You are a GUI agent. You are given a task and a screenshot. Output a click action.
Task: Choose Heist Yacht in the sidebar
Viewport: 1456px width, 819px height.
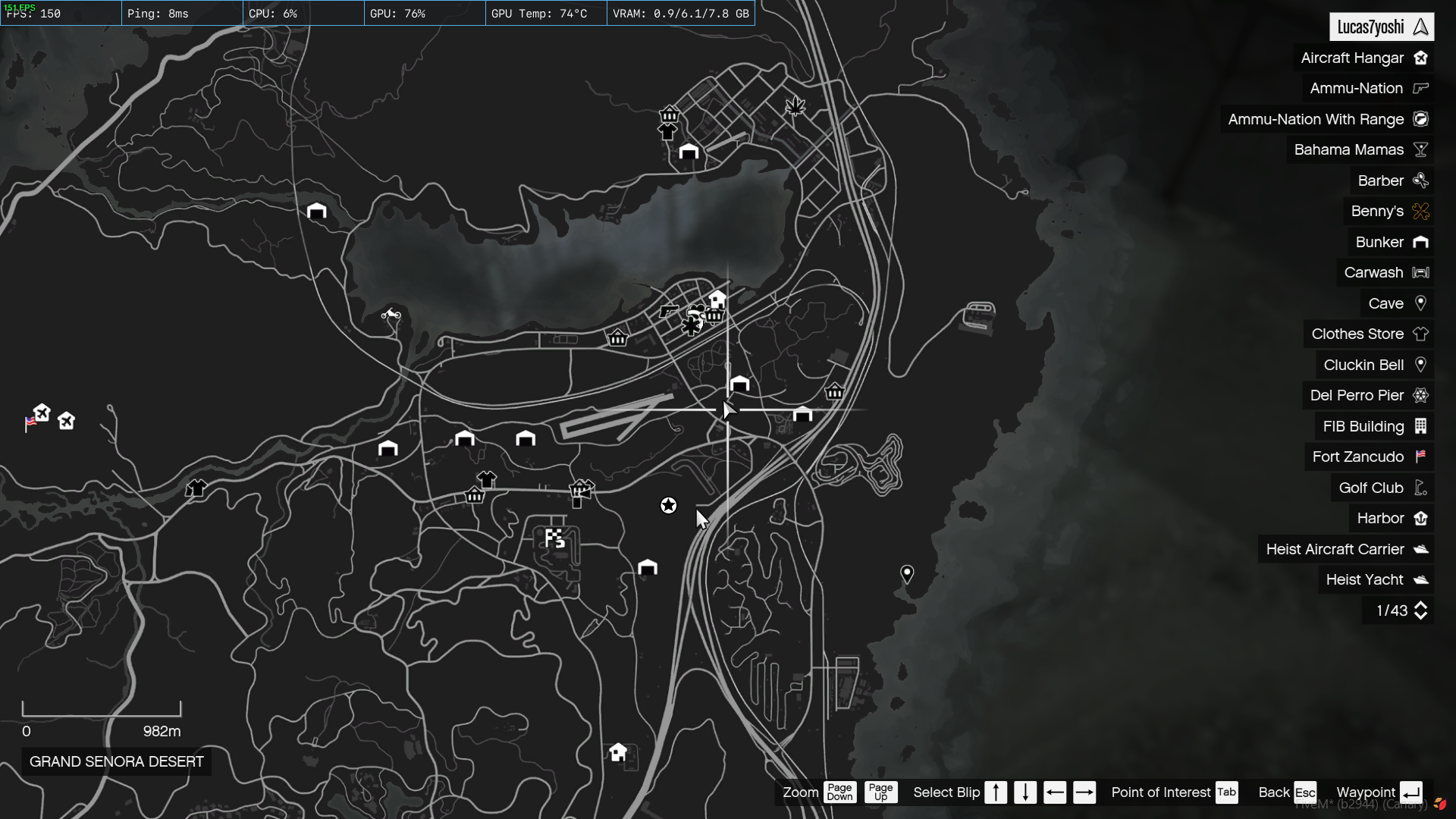(x=1367, y=579)
